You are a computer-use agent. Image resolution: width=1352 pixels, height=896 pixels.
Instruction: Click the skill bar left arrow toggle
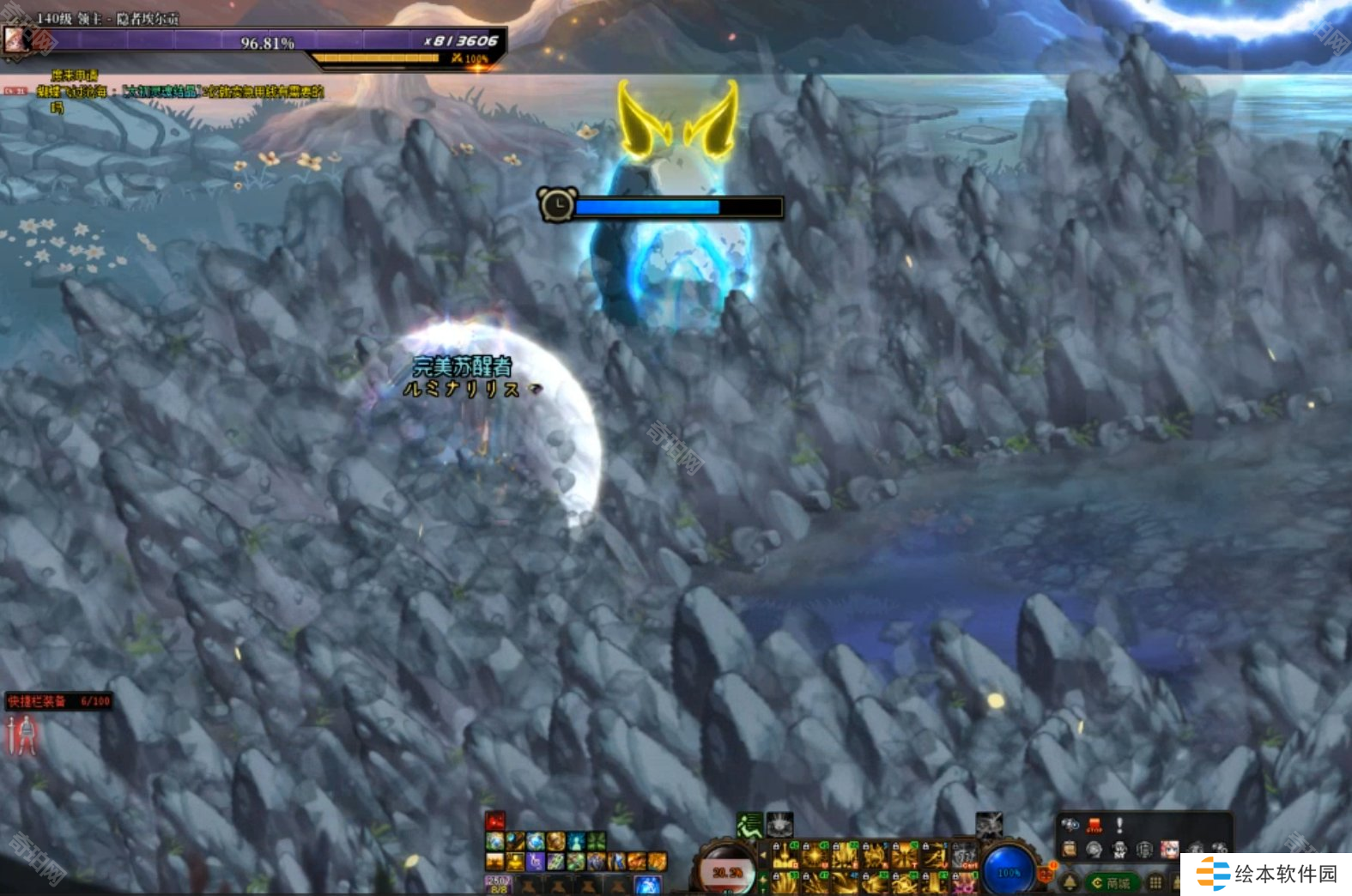coord(763,855)
